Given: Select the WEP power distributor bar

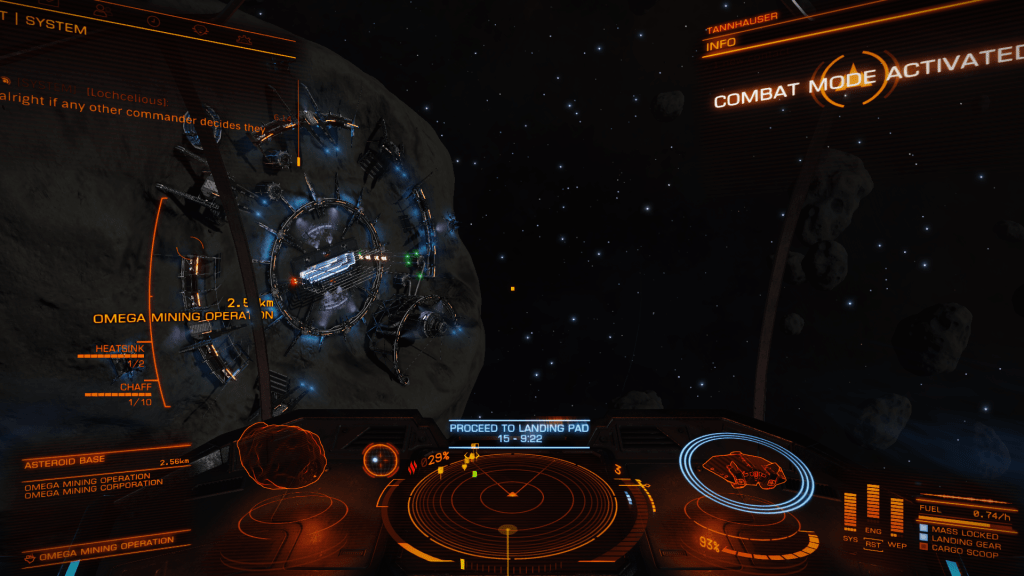Looking at the screenshot, I should 896,515.
